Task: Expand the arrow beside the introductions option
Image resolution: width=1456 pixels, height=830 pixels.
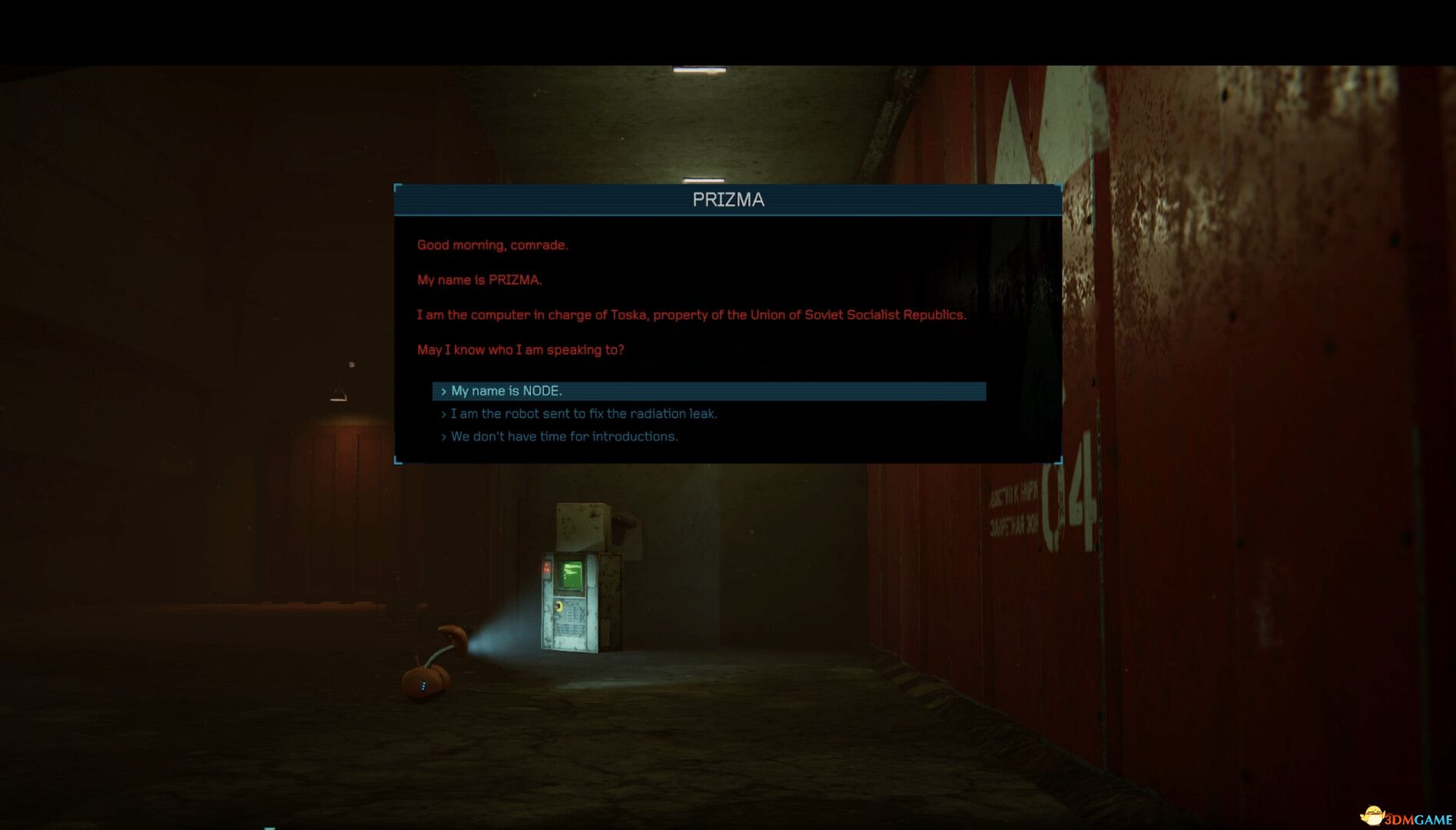Action: point(443,436)
